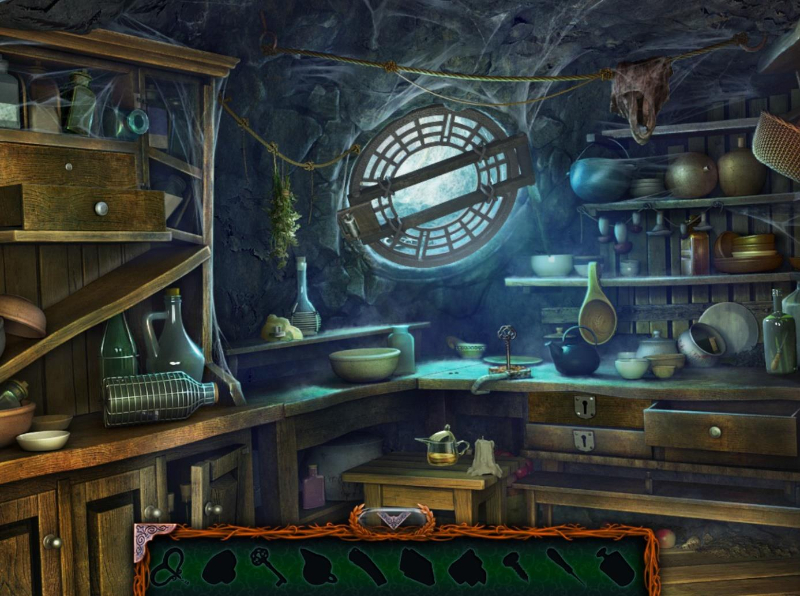Viewport: 800px width, 596px height.
Task: Select the thin awl tool silhouette
Action: pyautogui.click(x=565, y=567)
